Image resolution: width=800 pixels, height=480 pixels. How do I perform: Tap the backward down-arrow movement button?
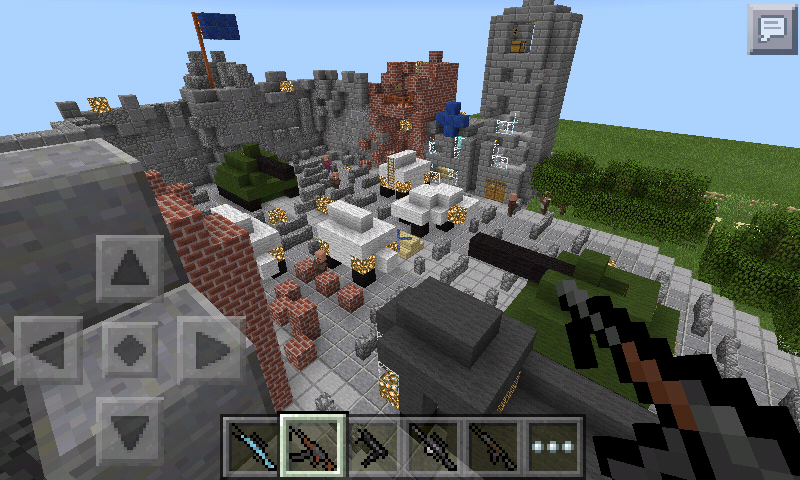pyautogui.click(x=129, y=430)
